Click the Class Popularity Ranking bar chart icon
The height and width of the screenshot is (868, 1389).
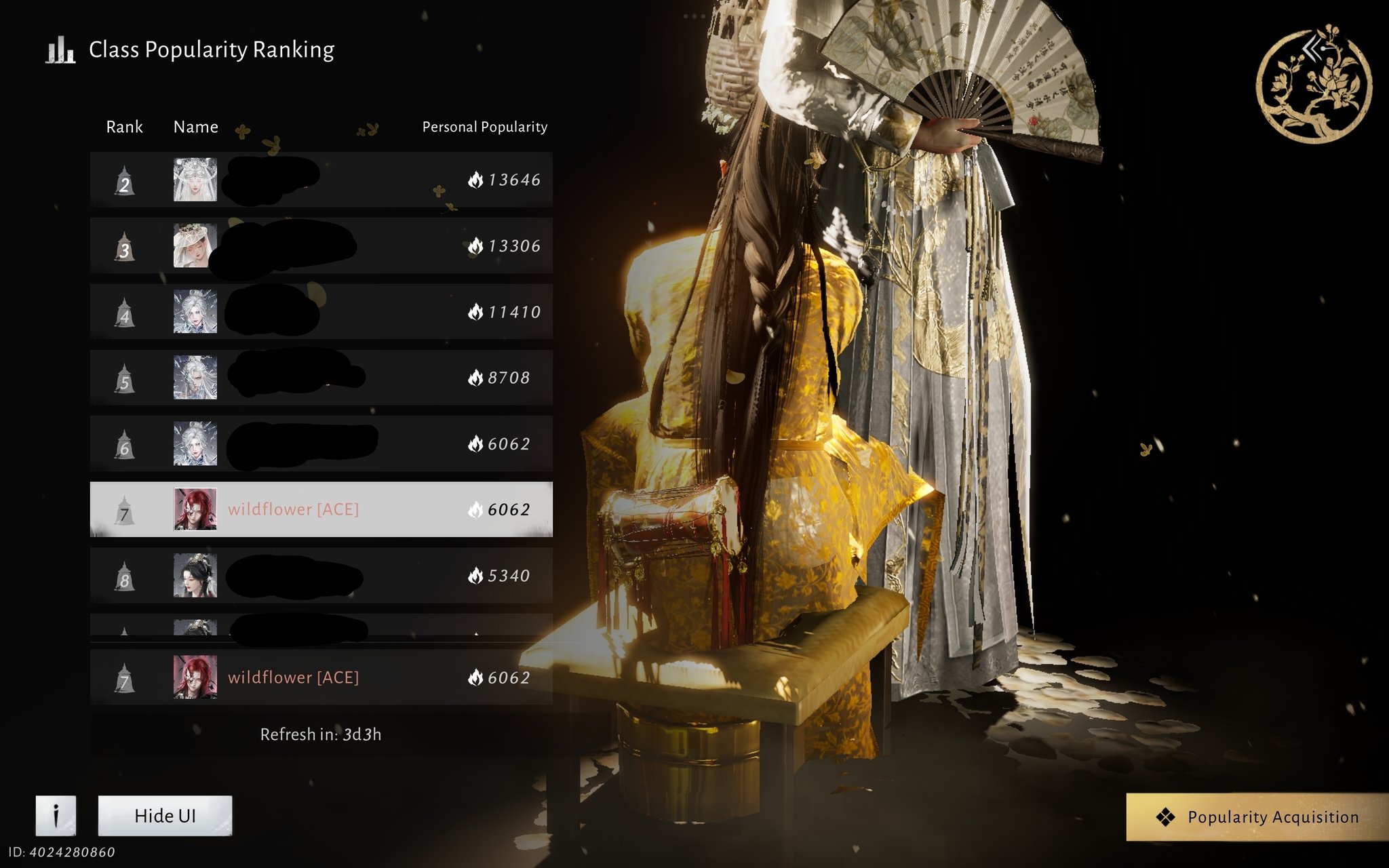point(60,50)
